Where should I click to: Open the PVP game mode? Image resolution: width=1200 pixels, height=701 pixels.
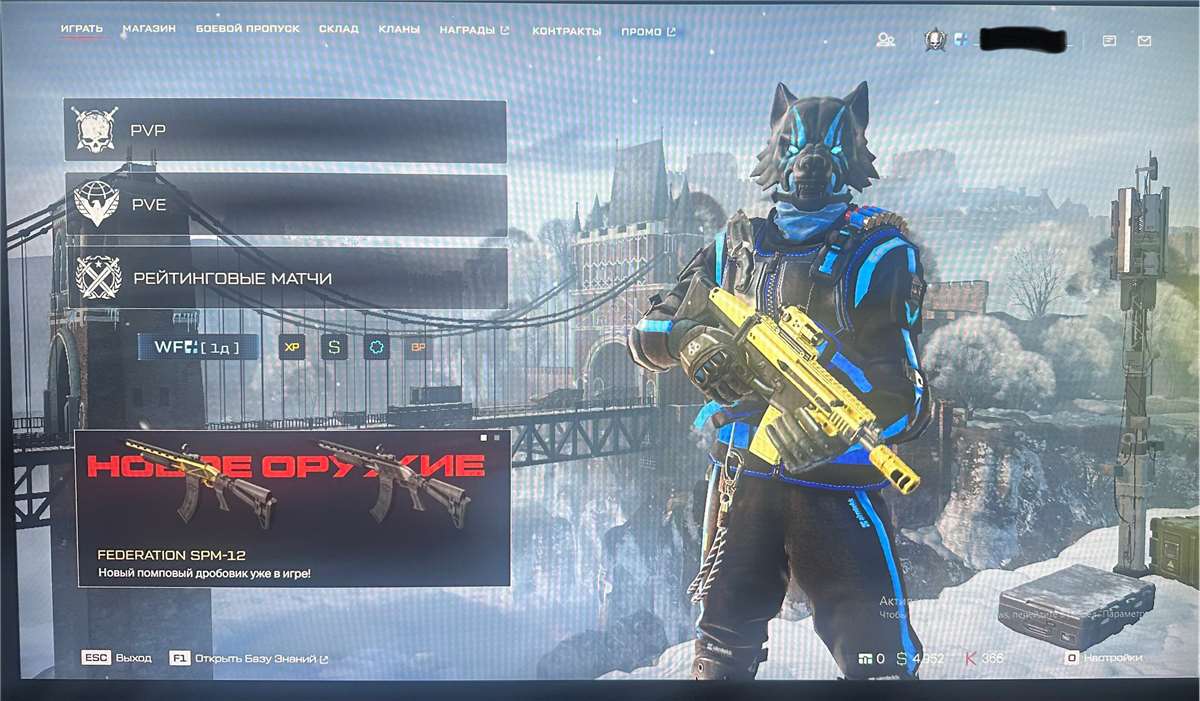pyautogui.click(x=285, y=130)
